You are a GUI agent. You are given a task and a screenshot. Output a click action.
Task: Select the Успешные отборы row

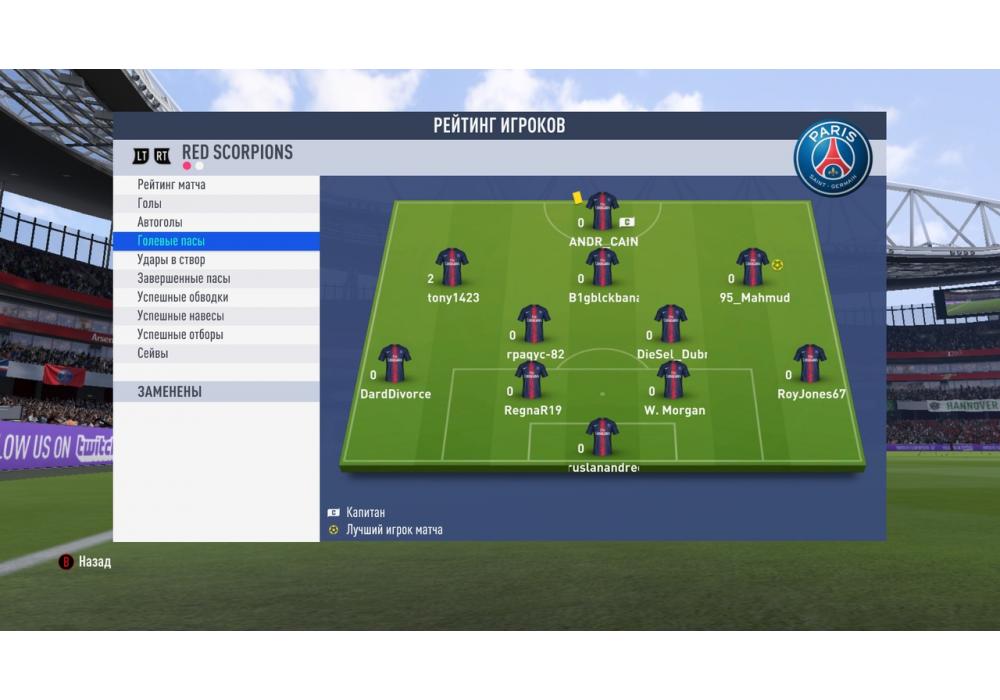tap(216, 335)
